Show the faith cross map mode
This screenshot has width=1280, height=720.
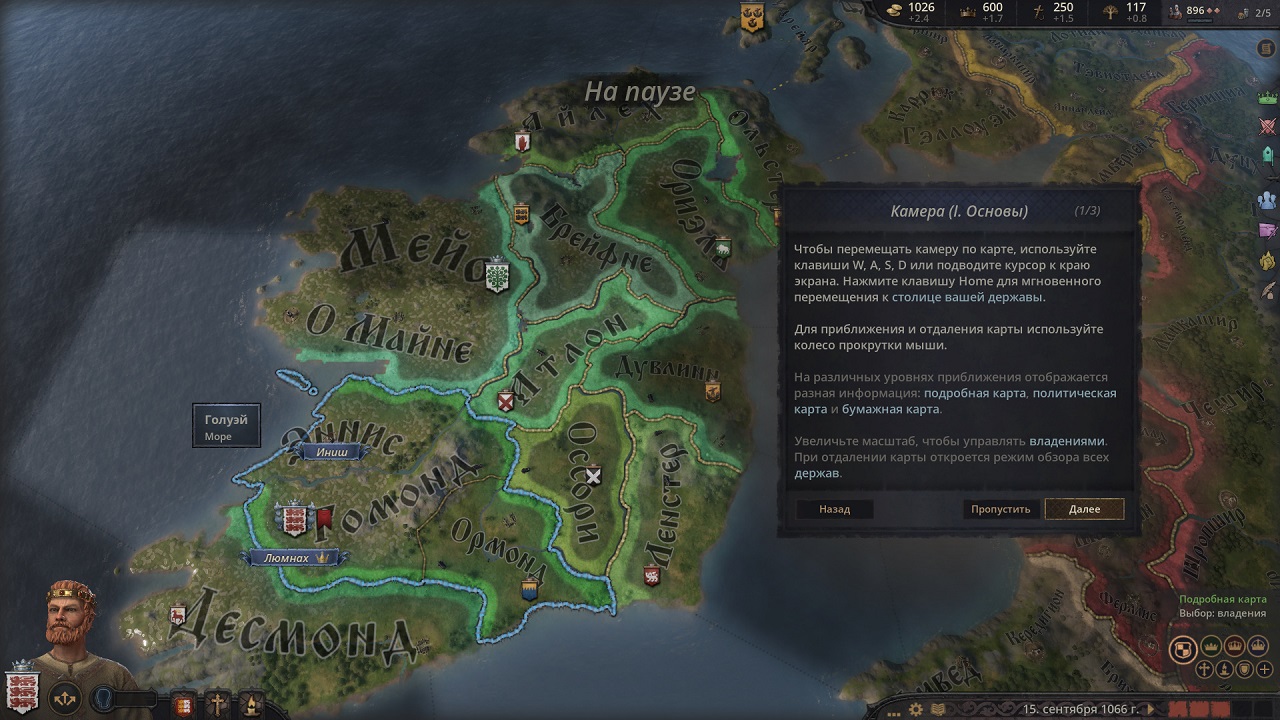(x=1206, y=669)
